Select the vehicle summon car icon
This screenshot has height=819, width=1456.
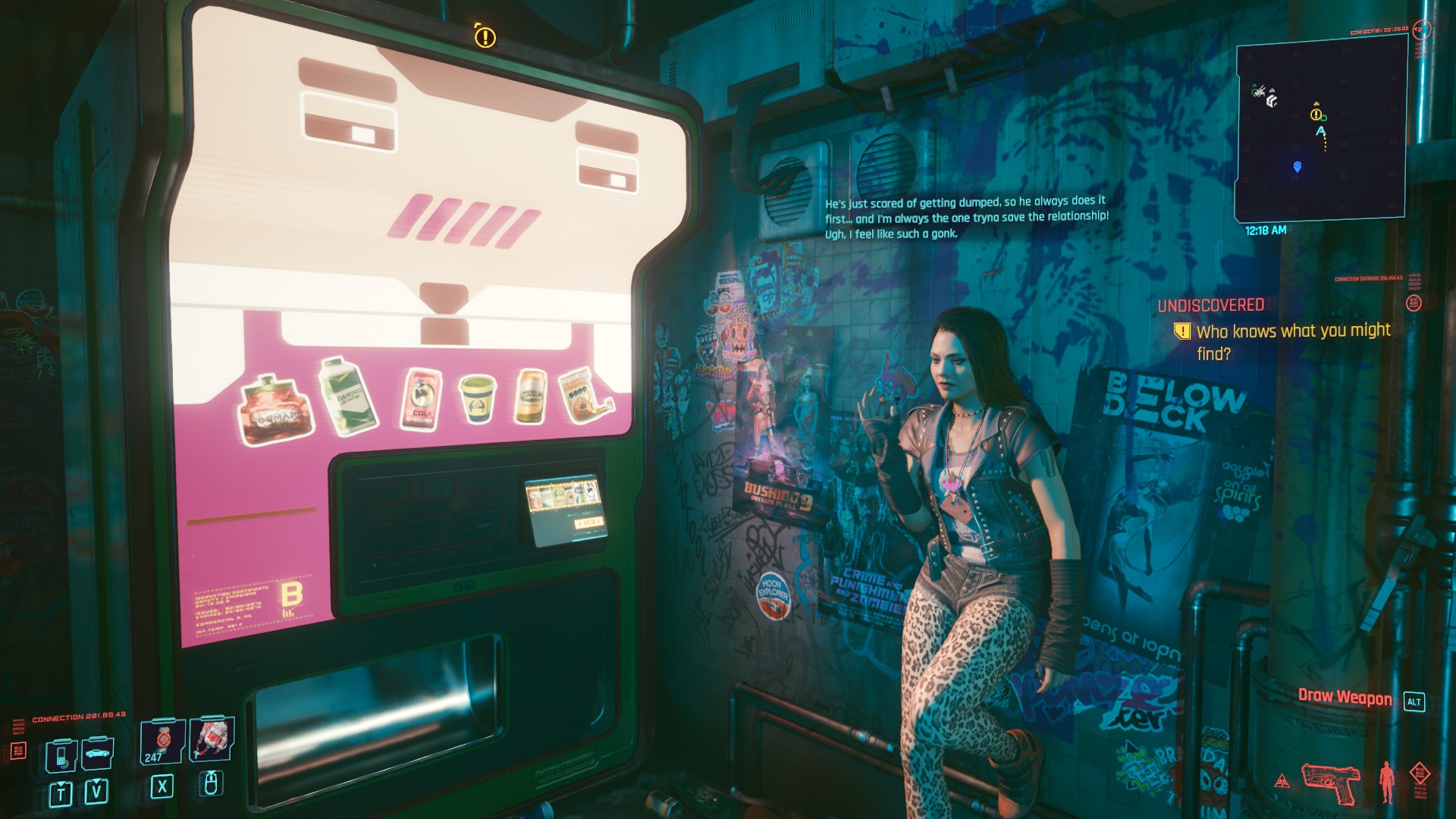point(97,753)
